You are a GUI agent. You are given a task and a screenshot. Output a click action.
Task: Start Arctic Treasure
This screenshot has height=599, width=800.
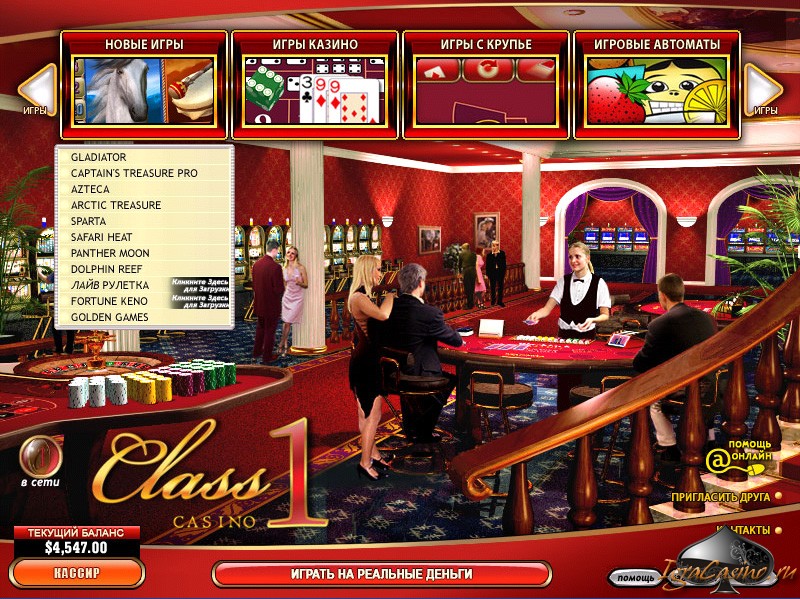116,205
